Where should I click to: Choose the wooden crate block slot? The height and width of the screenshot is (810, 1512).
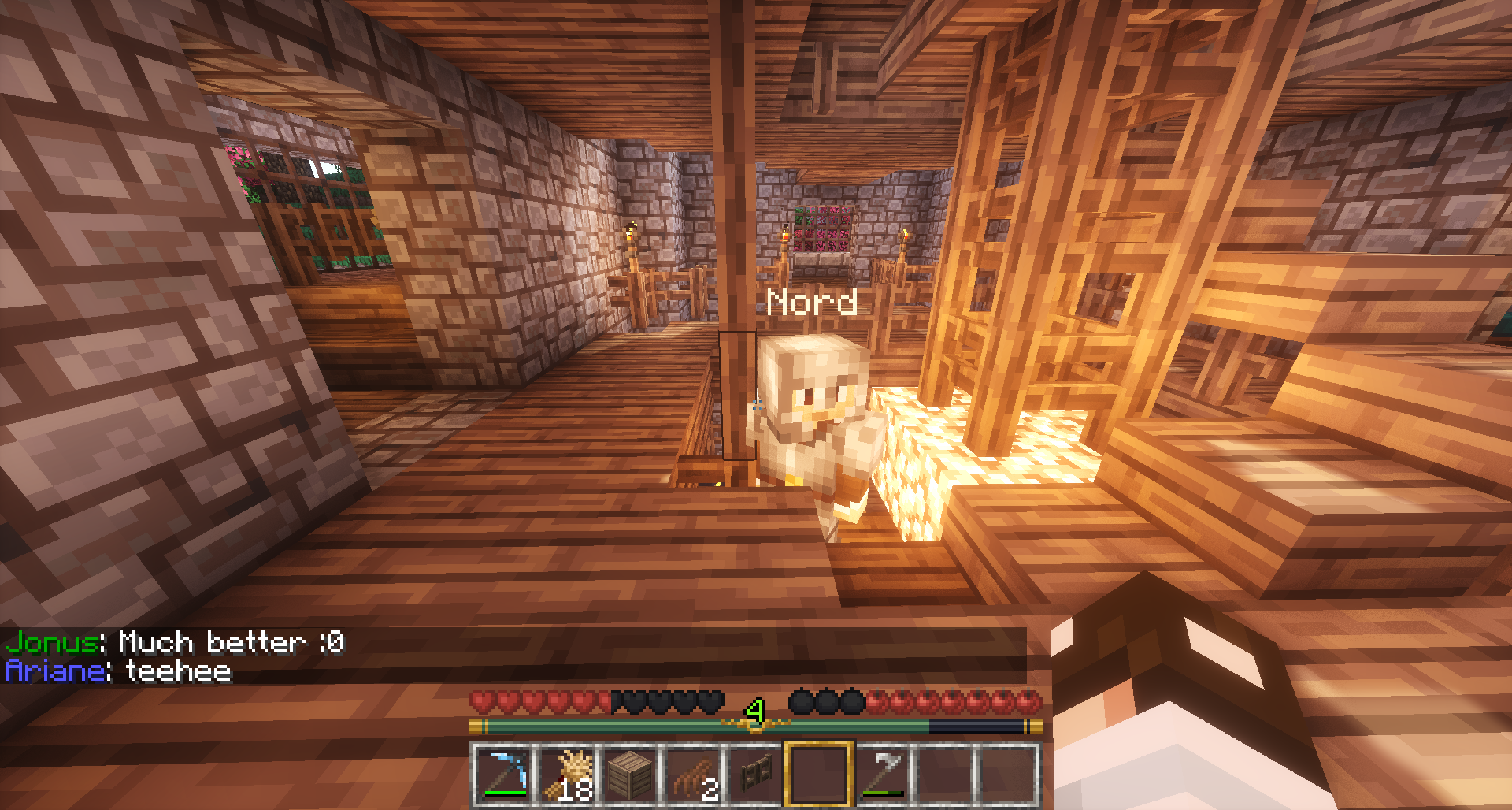coord(629,774)
